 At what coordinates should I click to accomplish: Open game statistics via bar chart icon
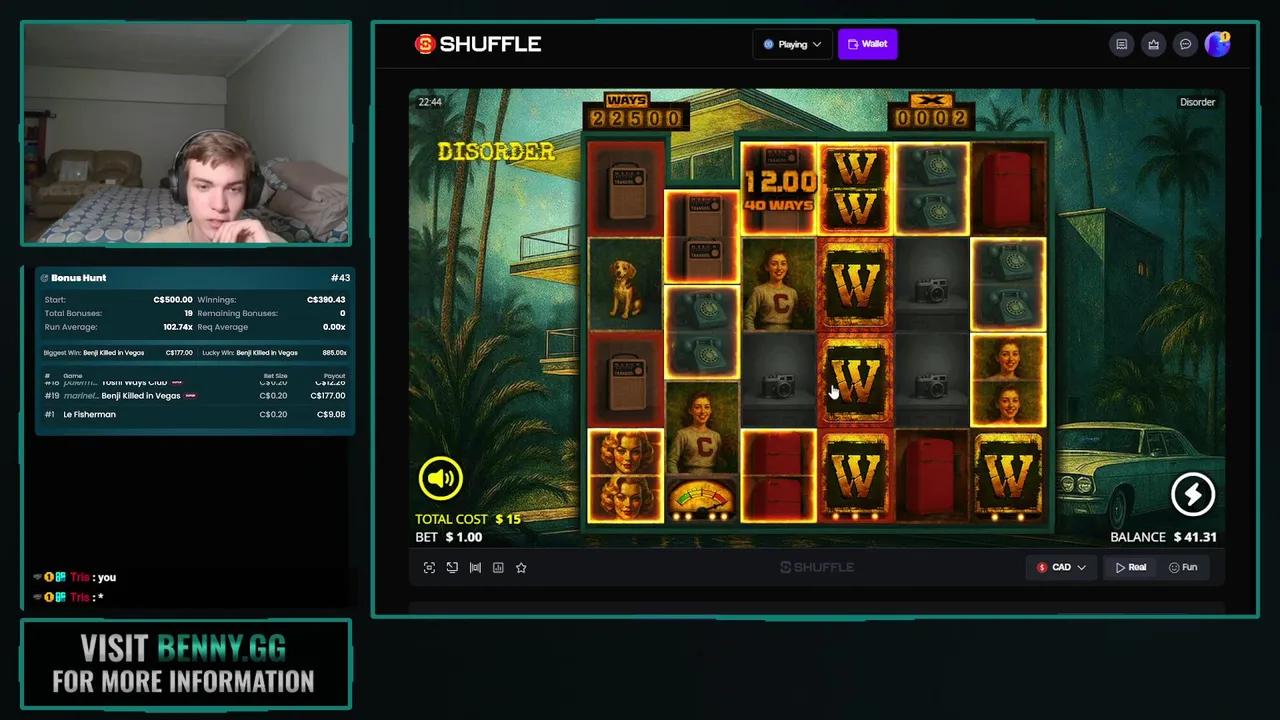click(x=498, y=567)
